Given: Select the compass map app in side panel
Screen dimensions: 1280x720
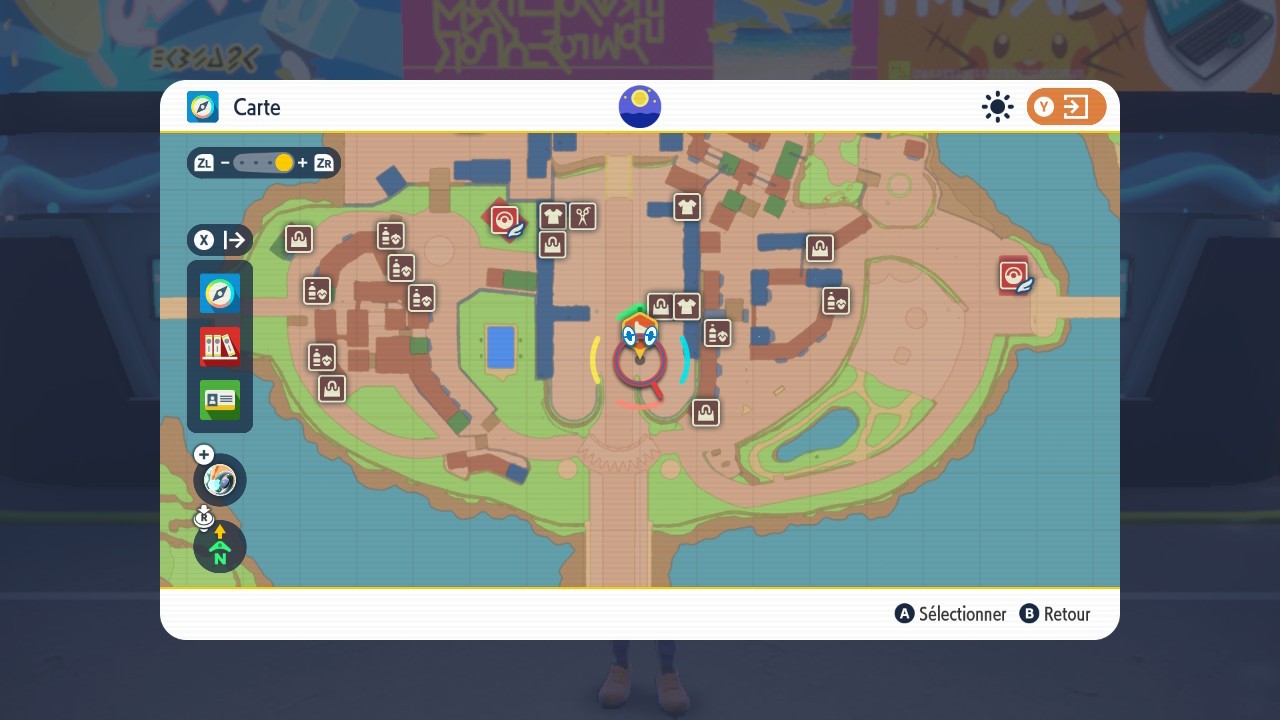Looking at the screenshot, I should coord(220,293).
